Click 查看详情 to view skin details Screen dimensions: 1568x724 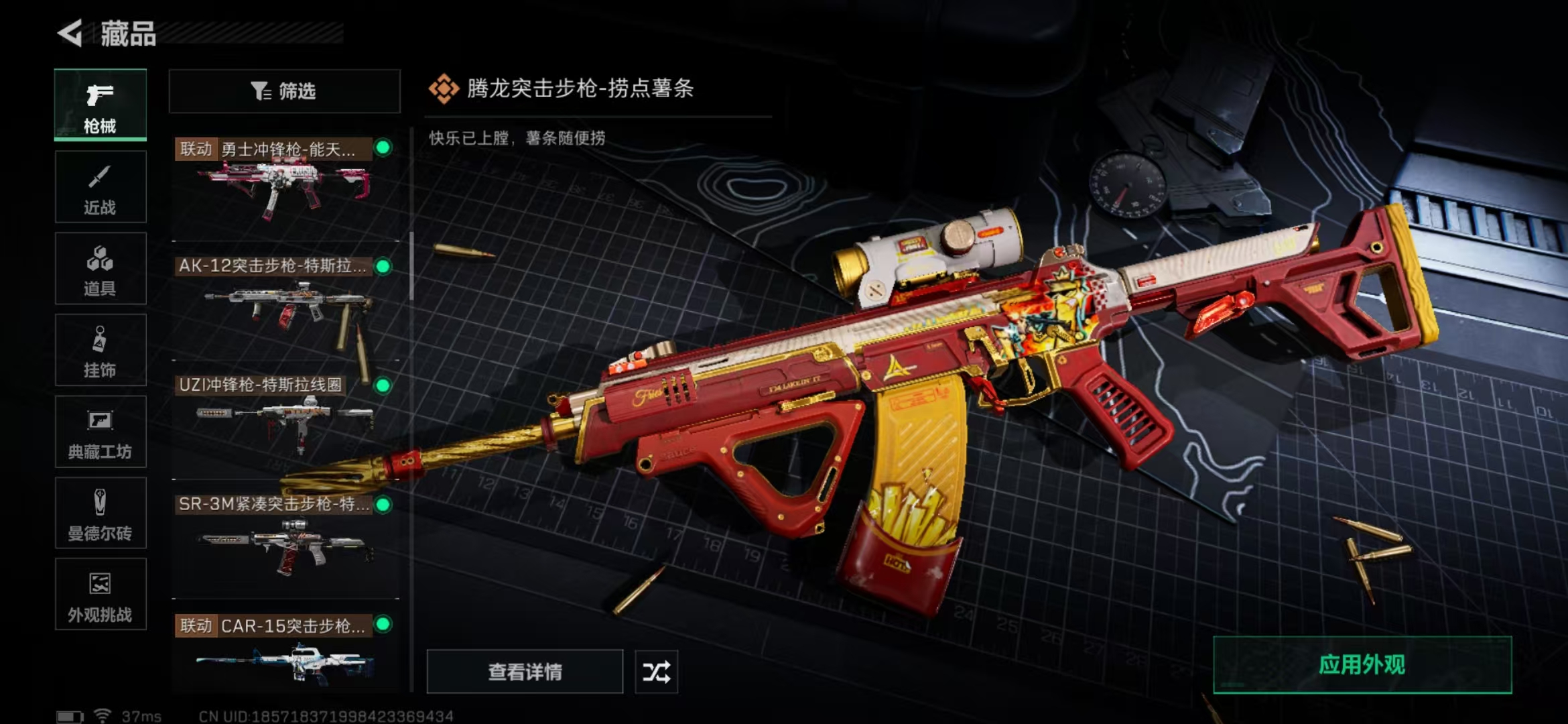tap(525, 672)
